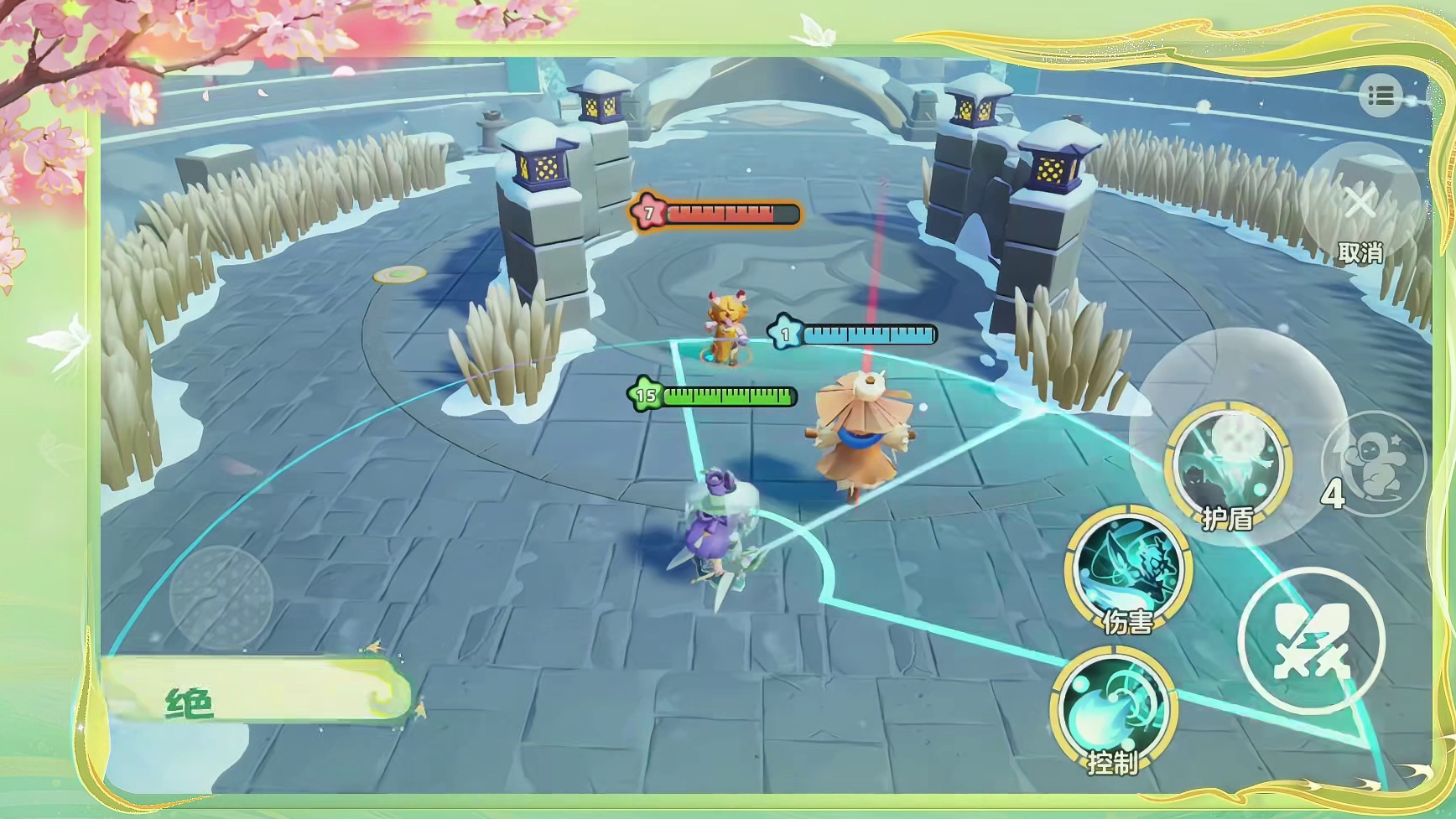The image size is (1456, 819).
Task: Open the list menu icon
Action: click(x=1381, y=96)
